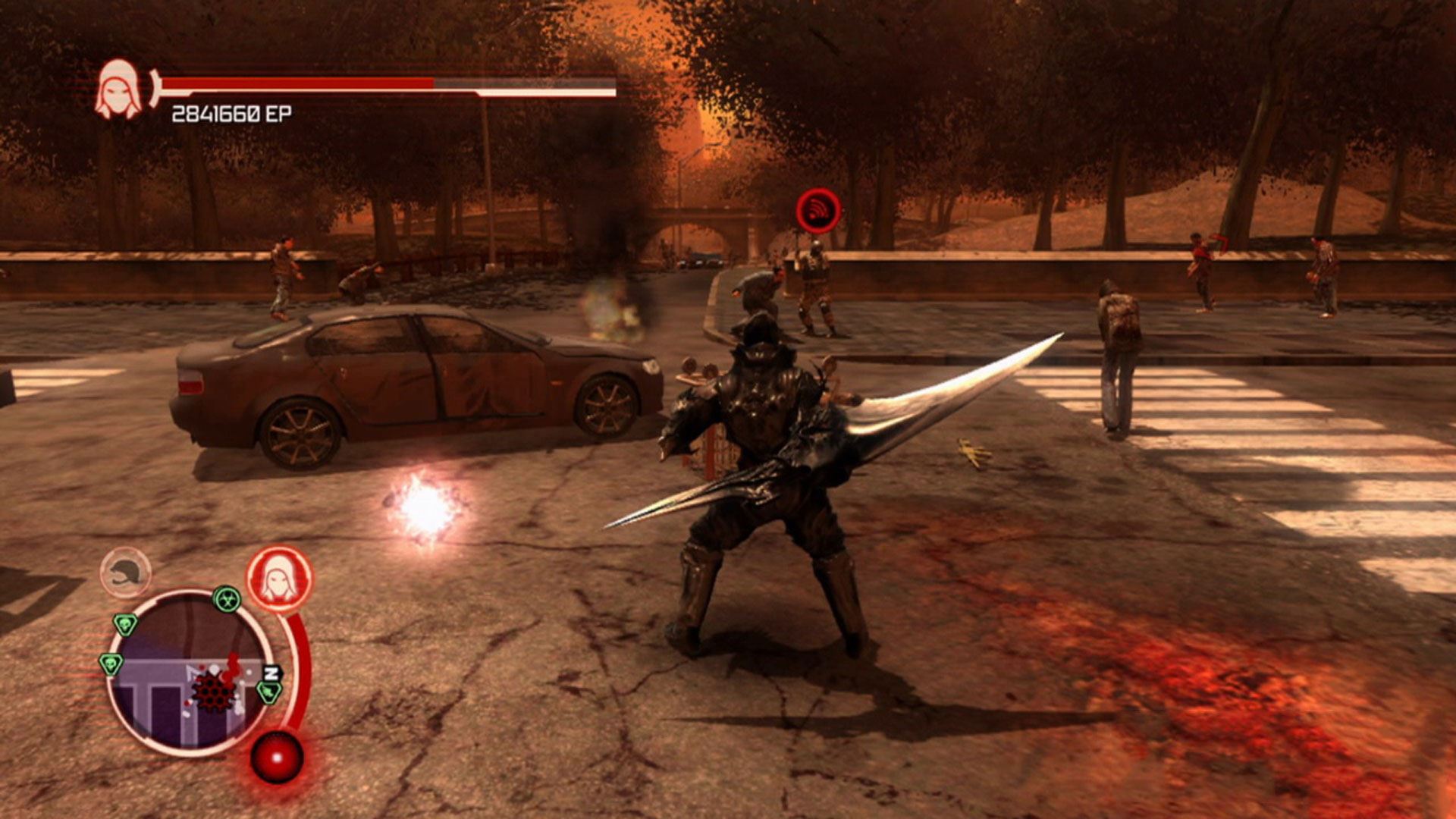The height and width of the screenshot is (819, 1456).
Task: Select the red signal target marker above the soldier
Action: click(818, 210)
